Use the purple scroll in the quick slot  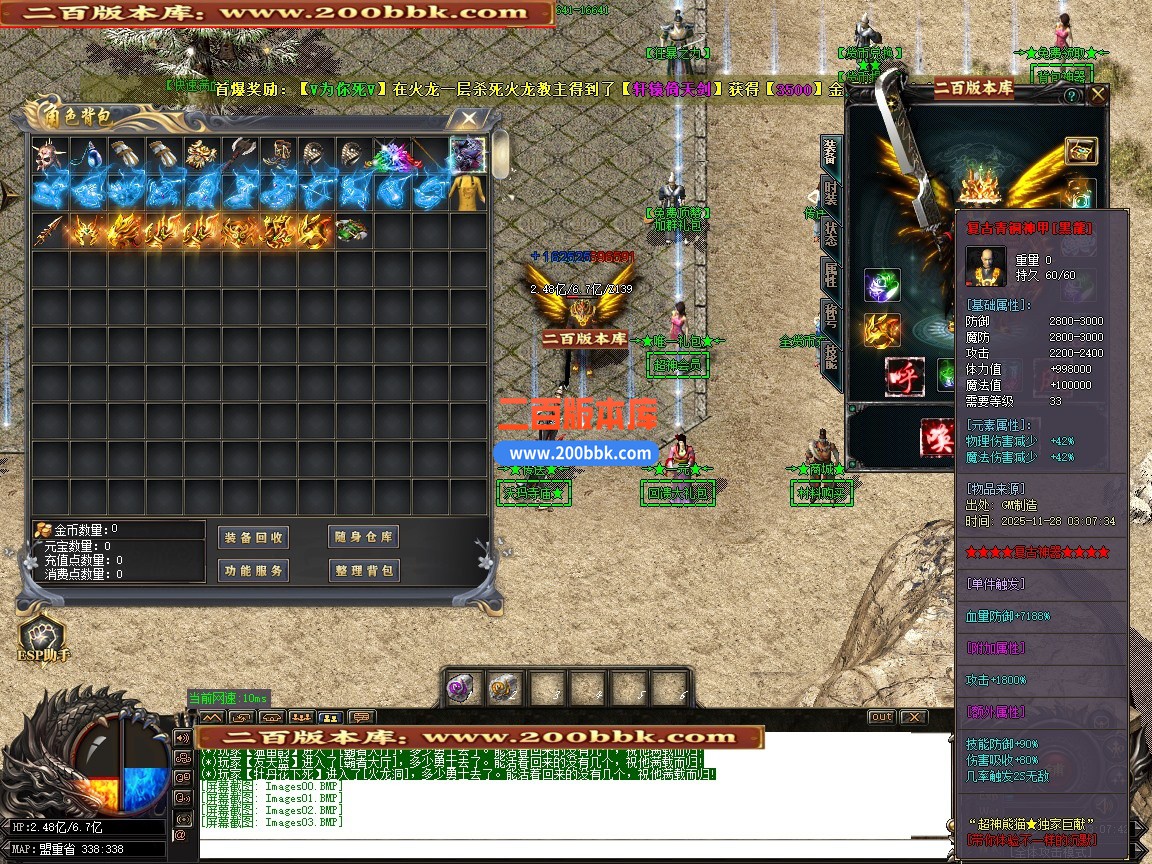(461, 689)
